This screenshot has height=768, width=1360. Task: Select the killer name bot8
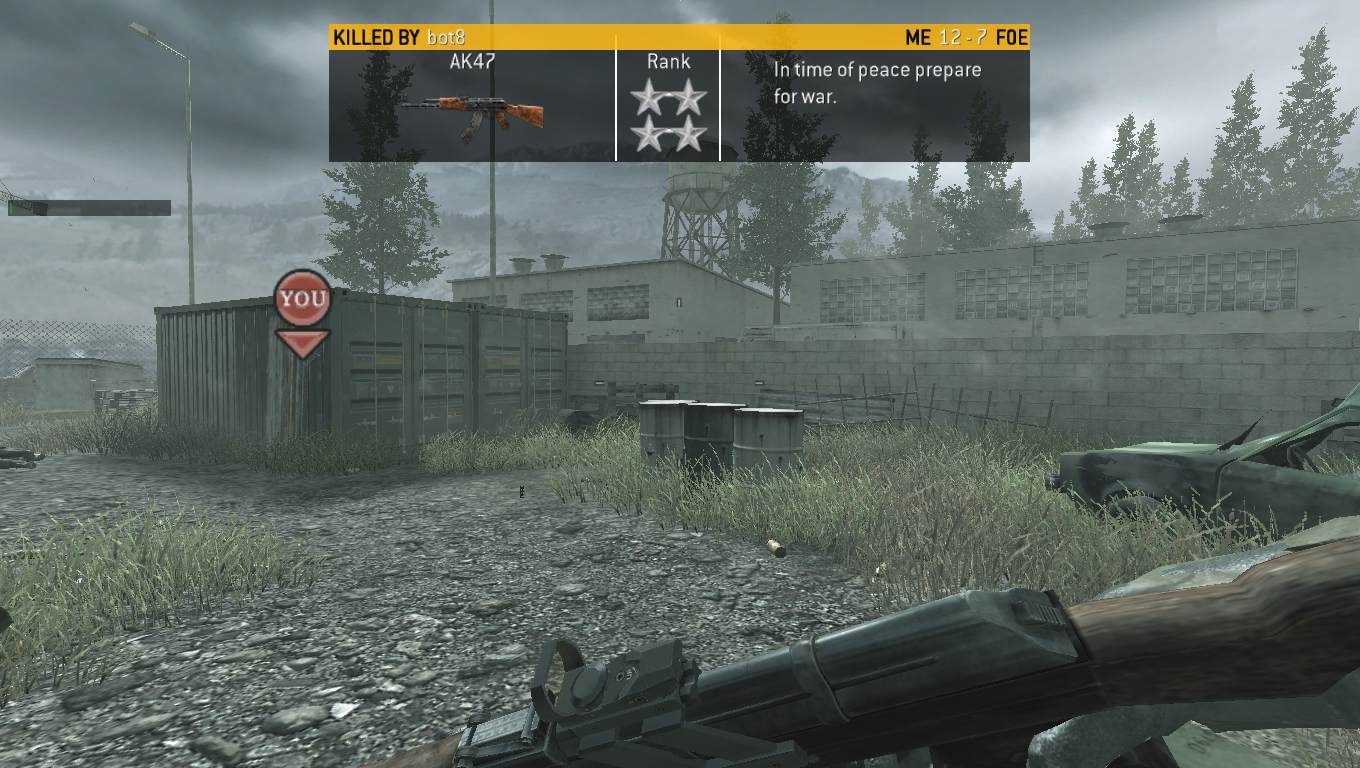point(444,38)
